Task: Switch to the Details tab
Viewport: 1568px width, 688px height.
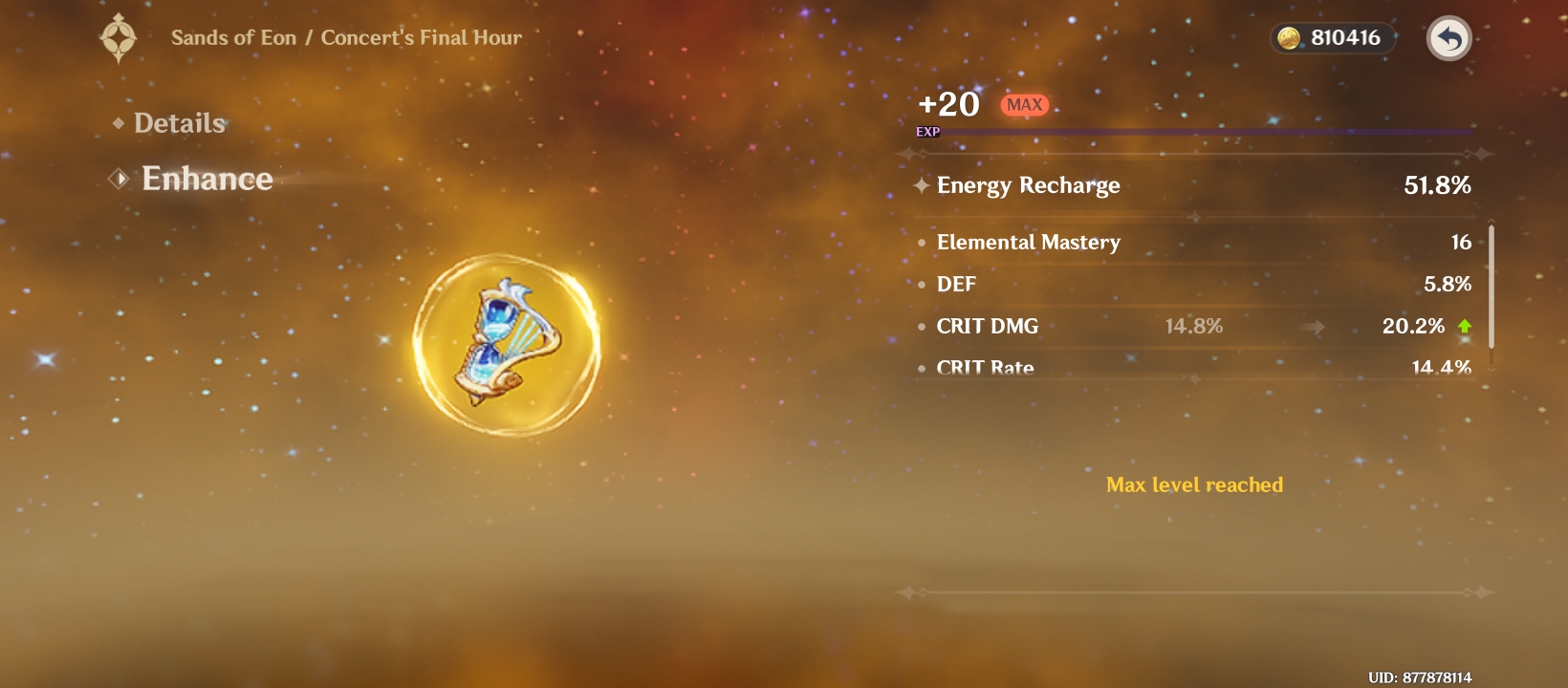Action: [179, 123]
